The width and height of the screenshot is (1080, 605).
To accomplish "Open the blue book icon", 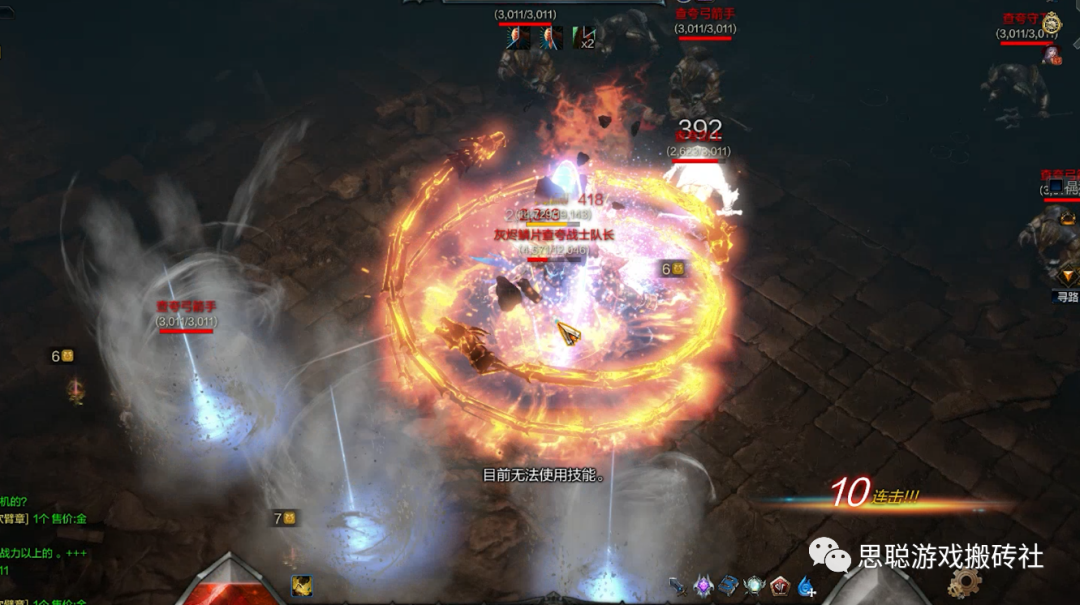I will click(x=729, y=586).
